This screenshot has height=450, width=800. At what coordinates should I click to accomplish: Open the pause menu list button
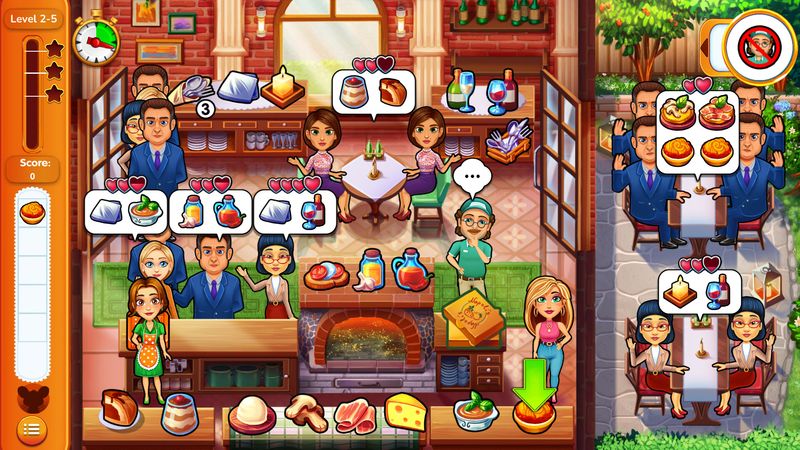[31, 429]
